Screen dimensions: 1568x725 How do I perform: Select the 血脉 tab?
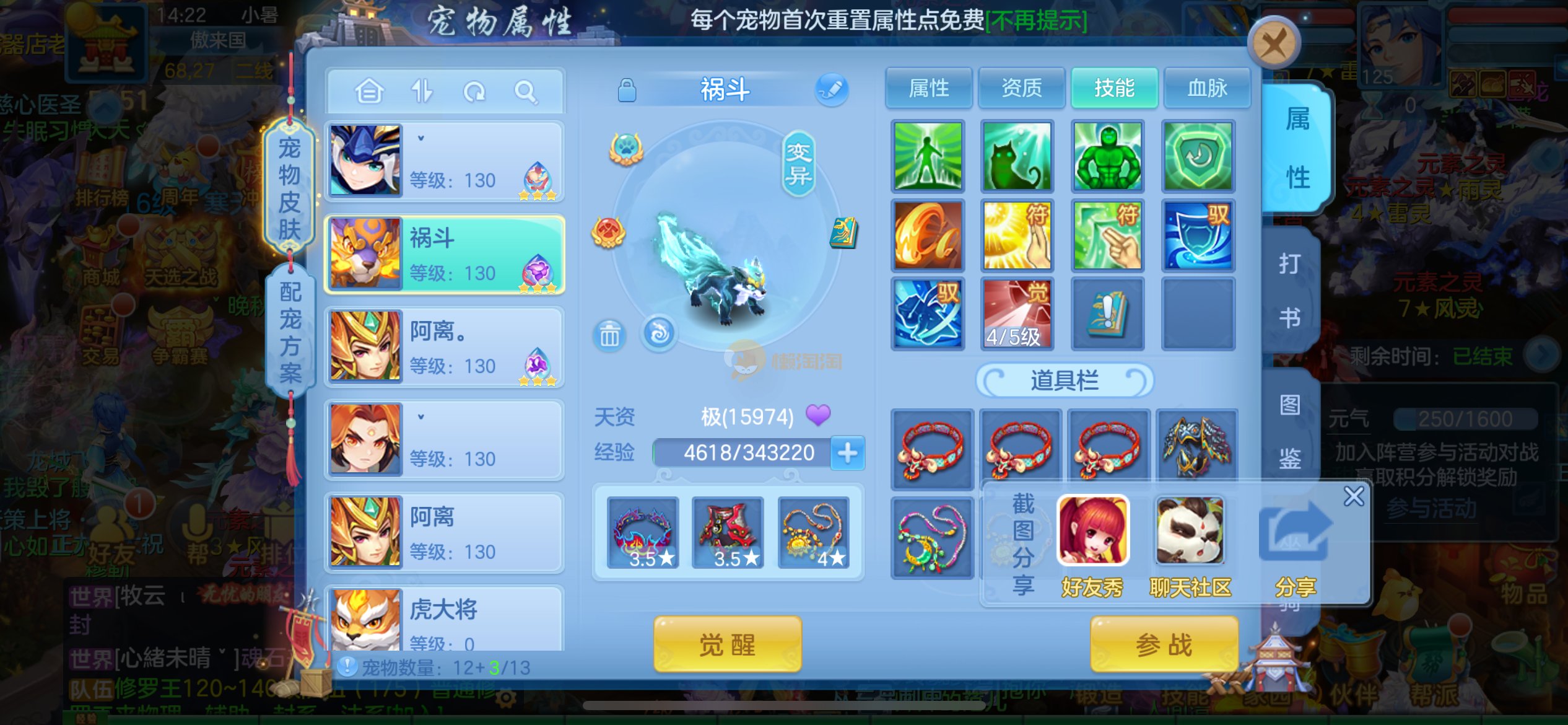(x=1207, y=89)
